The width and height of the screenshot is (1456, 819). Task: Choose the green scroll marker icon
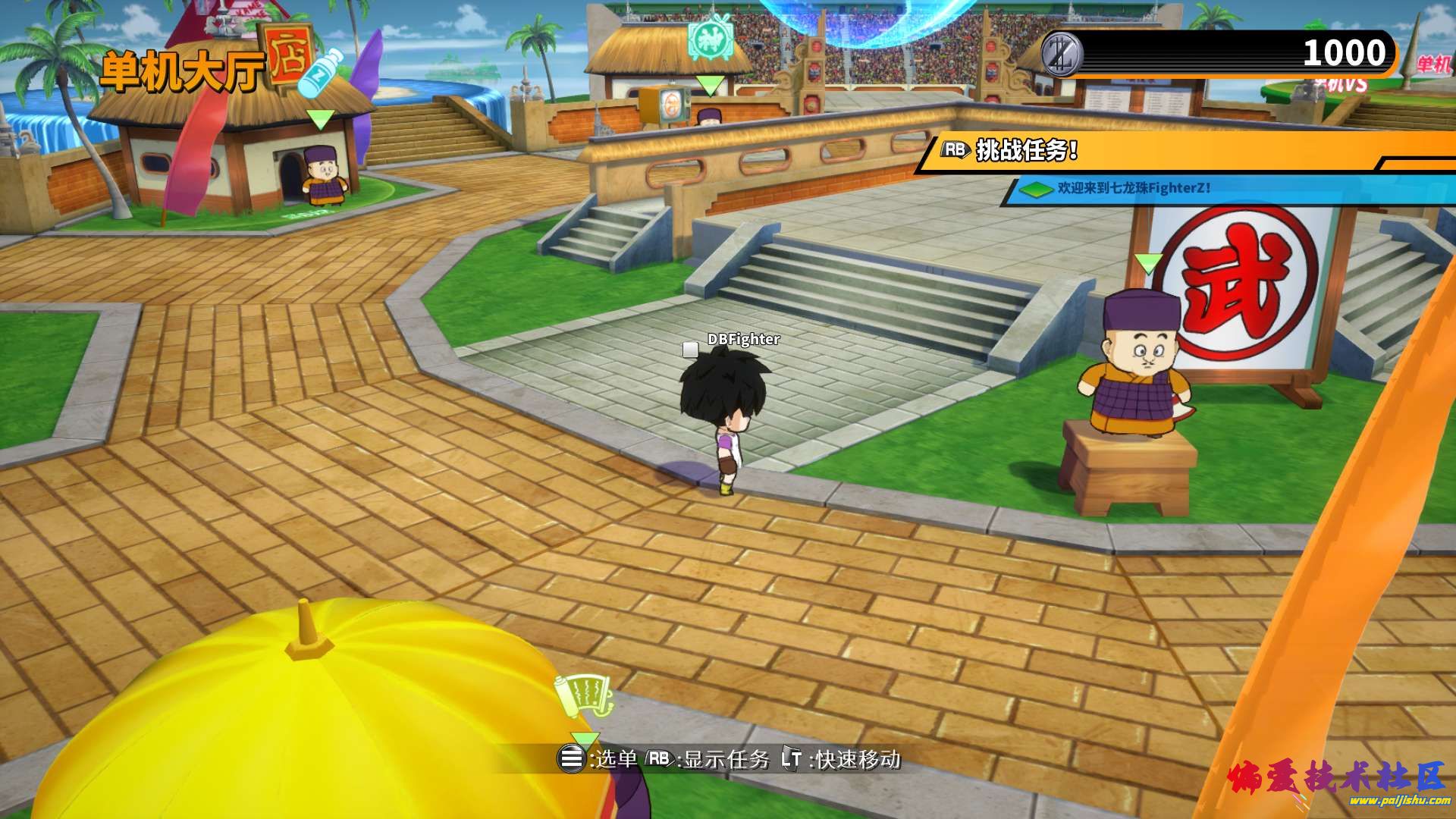(x=584, y=696)
